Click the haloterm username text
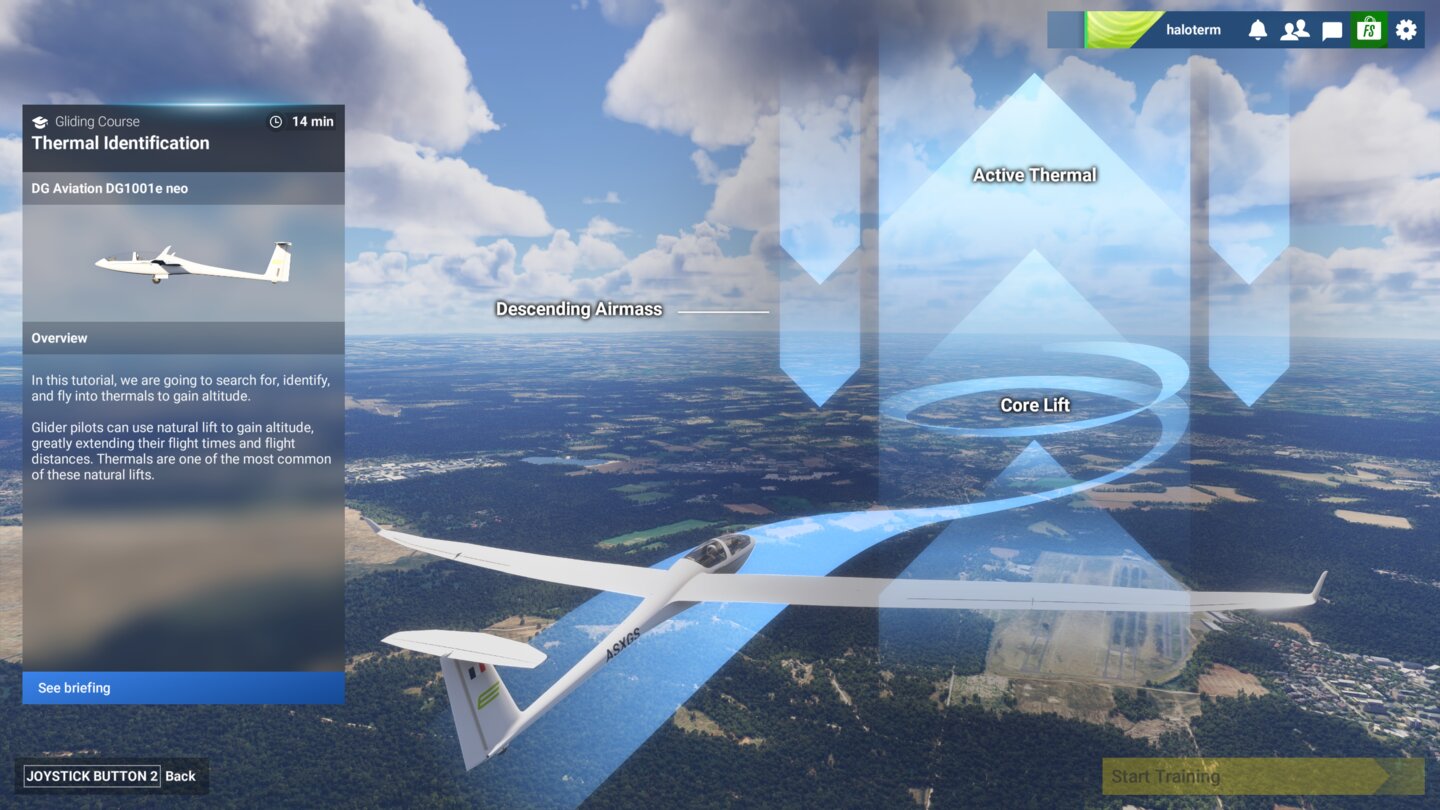 point(1192,29)
